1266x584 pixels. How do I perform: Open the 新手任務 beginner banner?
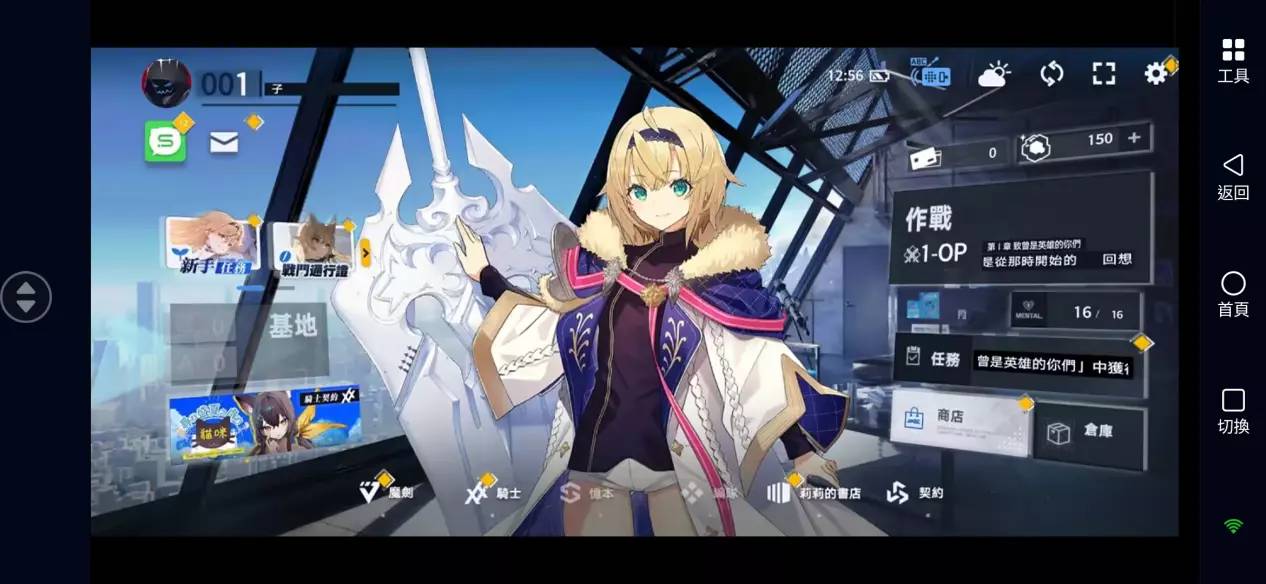[212, 243]
